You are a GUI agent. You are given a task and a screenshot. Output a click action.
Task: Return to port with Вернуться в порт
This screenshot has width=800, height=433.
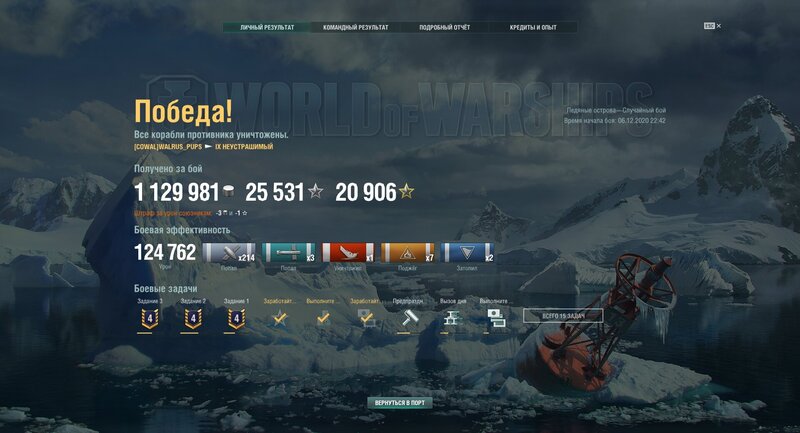coord(400,402)
